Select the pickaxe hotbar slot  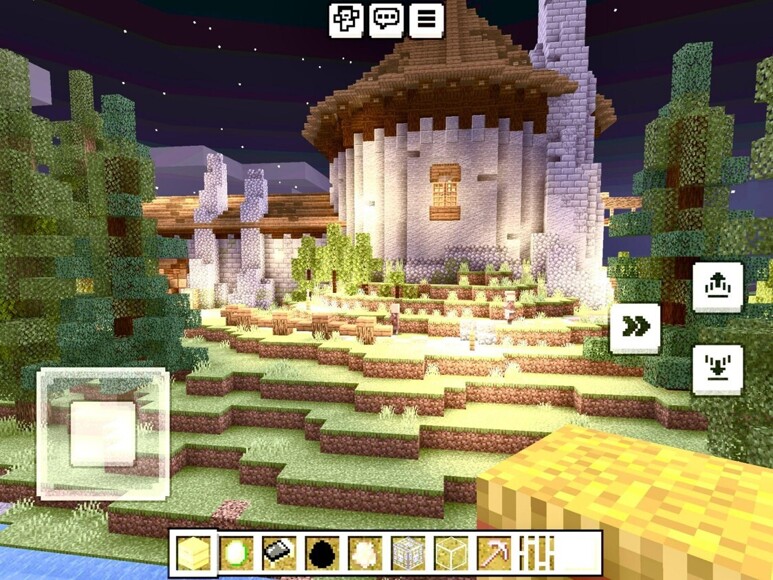tap(494, 553)
